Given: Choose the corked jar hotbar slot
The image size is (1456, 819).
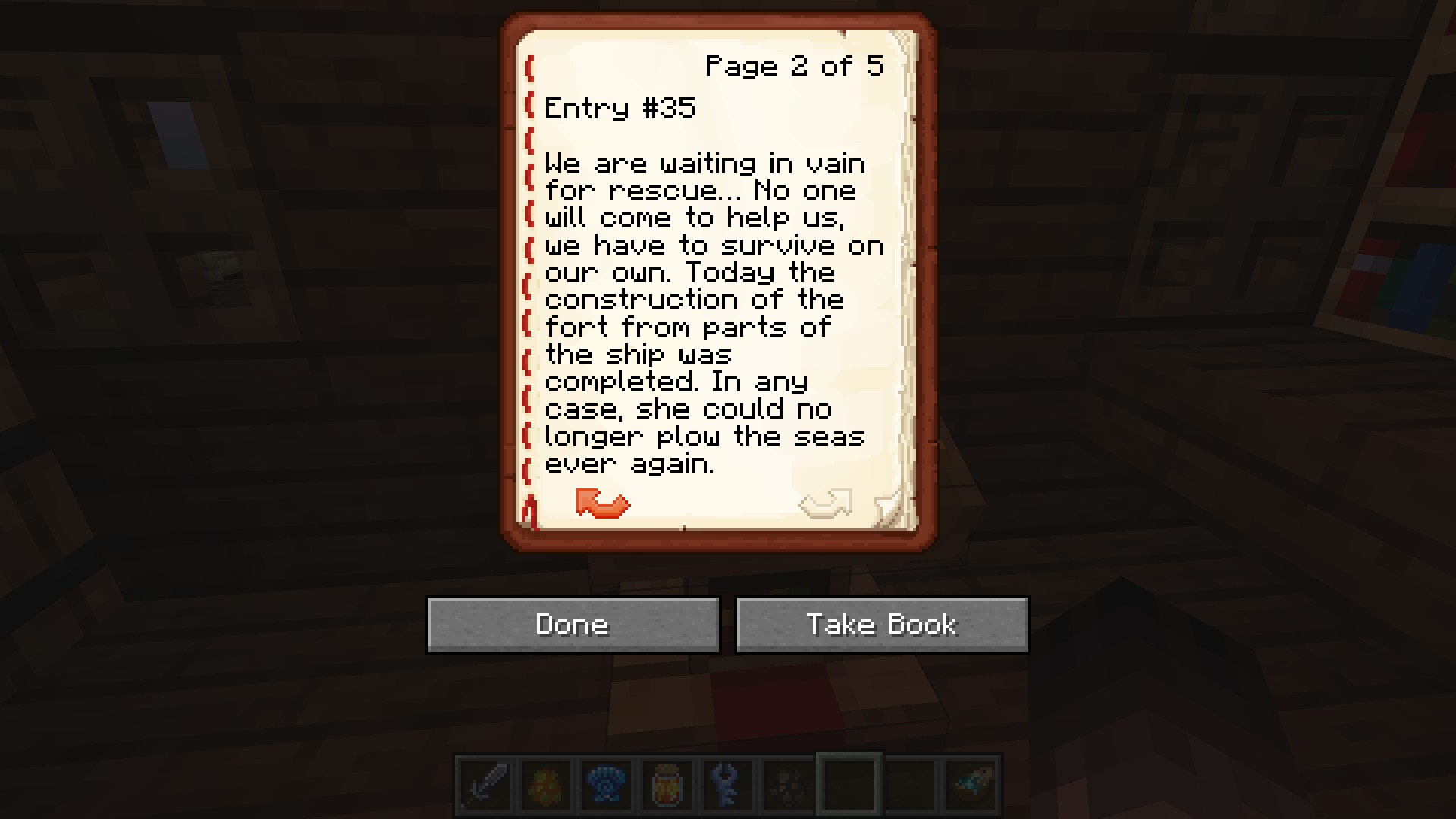Looking at the screenshot, I should click(667, 784).
